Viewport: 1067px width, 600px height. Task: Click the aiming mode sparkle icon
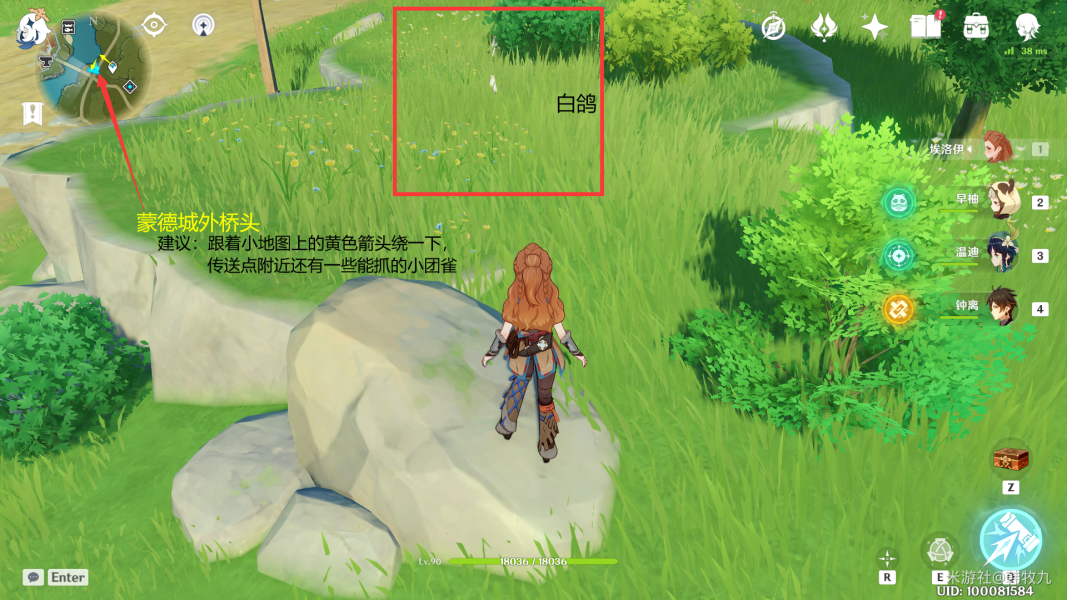pyautogui.click(x=887, y=558)
